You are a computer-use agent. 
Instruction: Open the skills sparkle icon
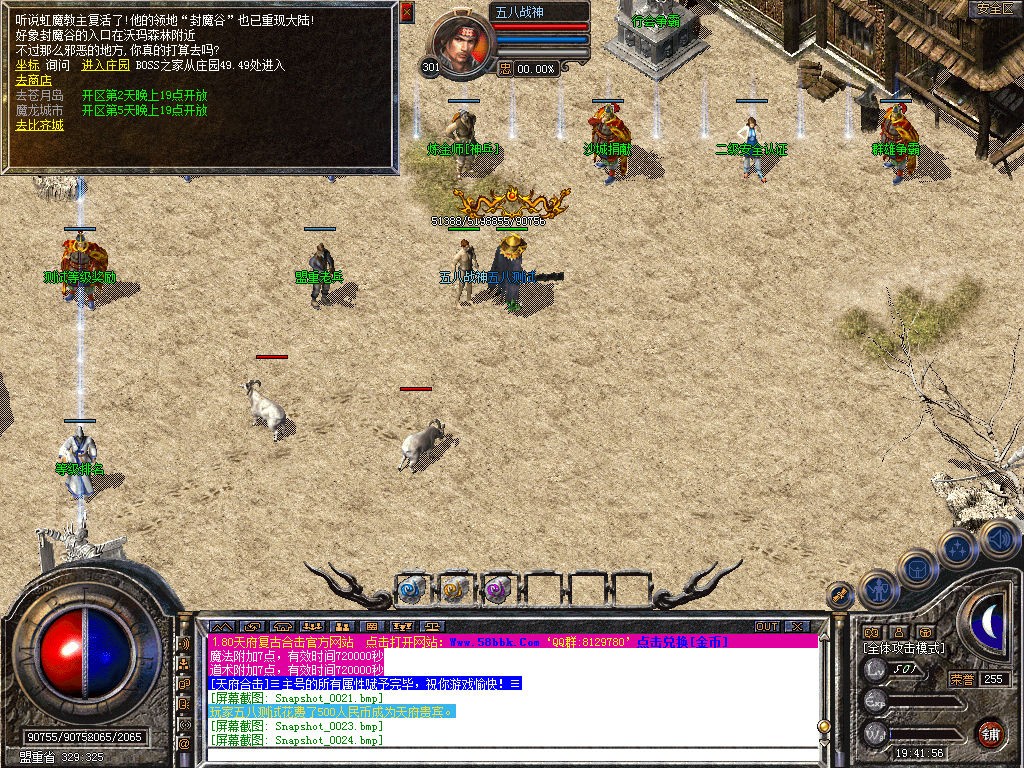coord(957,548)
